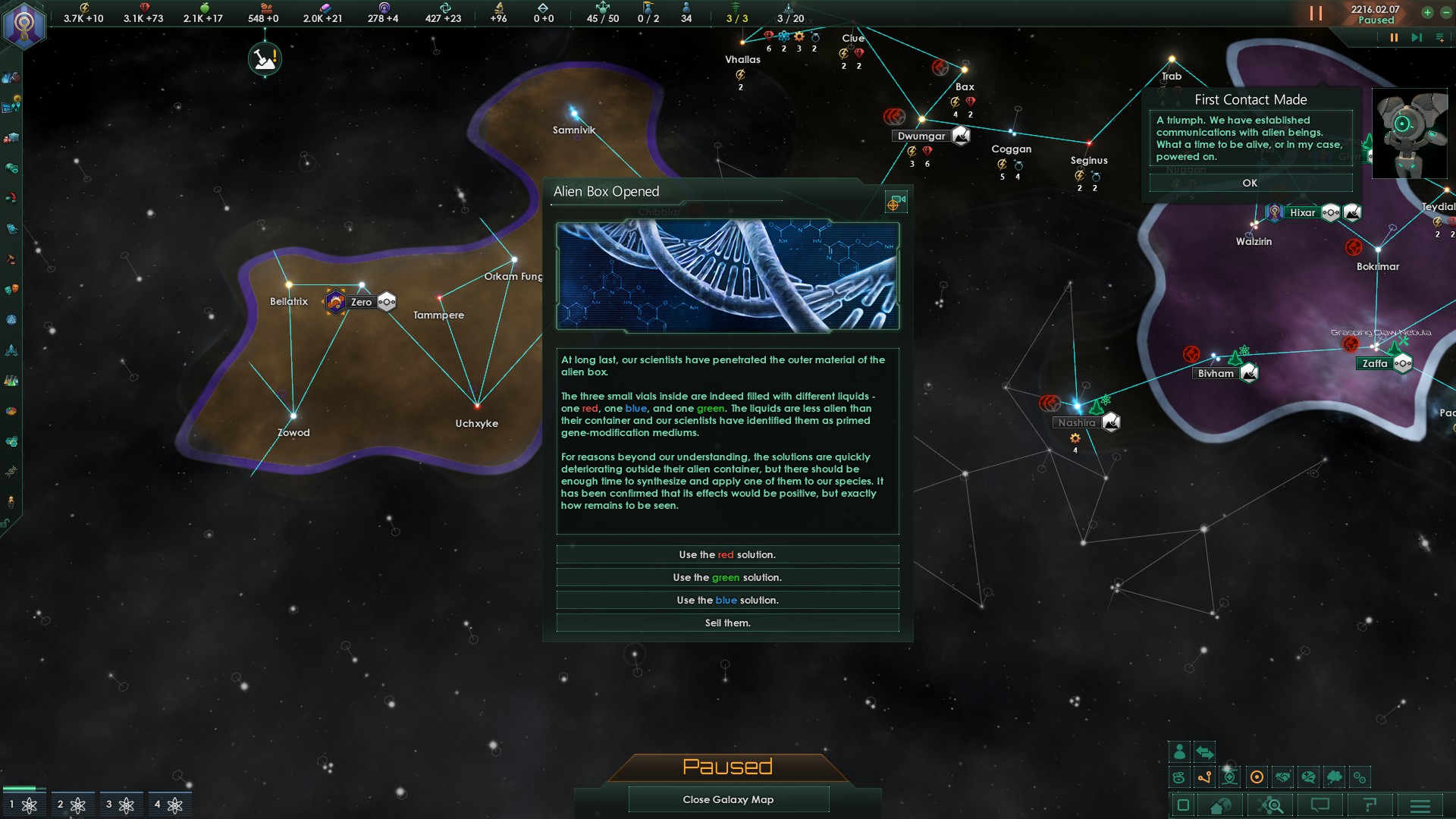Open the Economy overview (pie chart icon)
The height and width of the screenshot is (819, 1456).
tap(11, 410)
